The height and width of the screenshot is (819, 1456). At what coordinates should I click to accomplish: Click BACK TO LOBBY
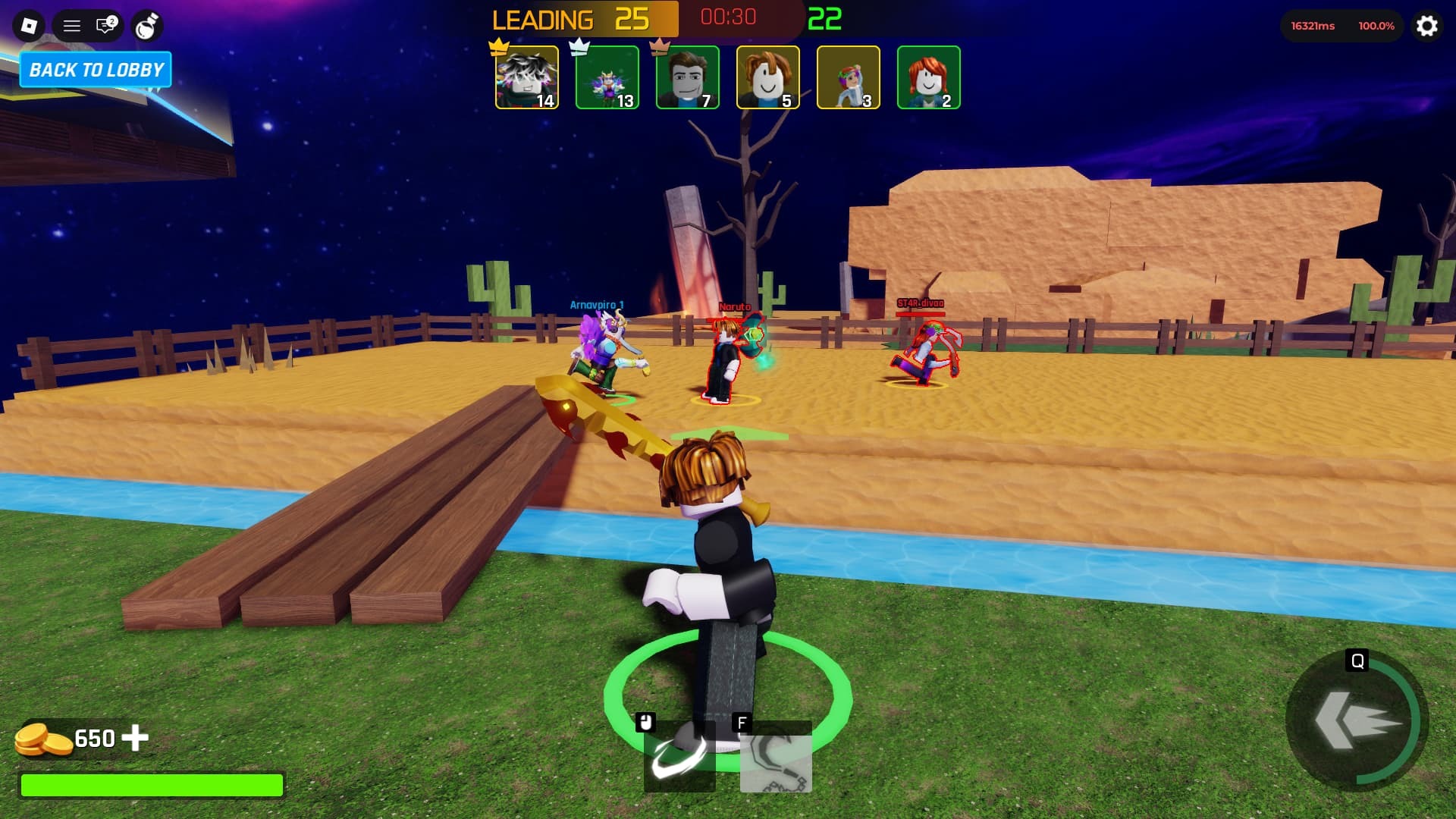point(96,70)
